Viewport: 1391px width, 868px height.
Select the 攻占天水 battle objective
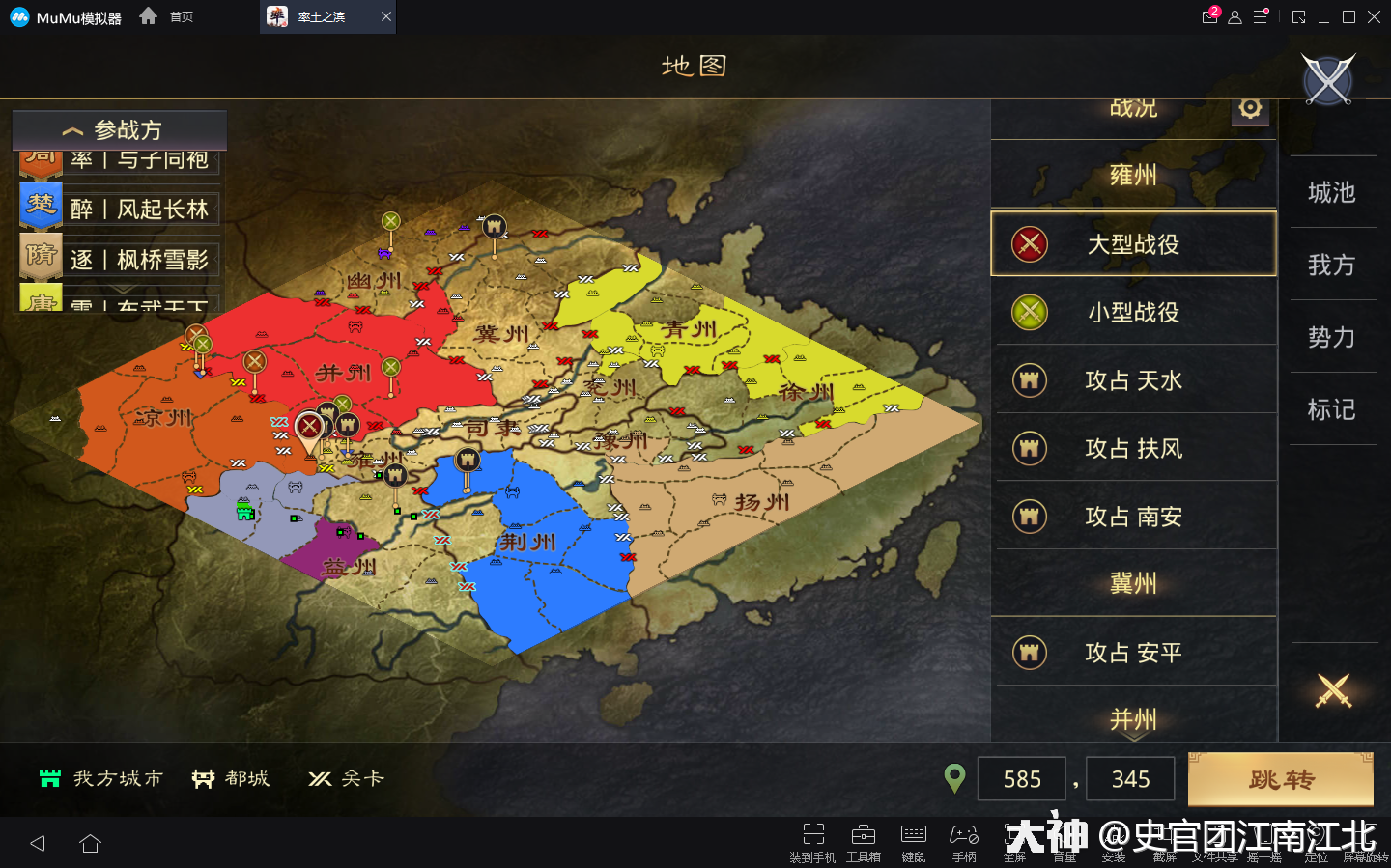tap(1133, 380)
